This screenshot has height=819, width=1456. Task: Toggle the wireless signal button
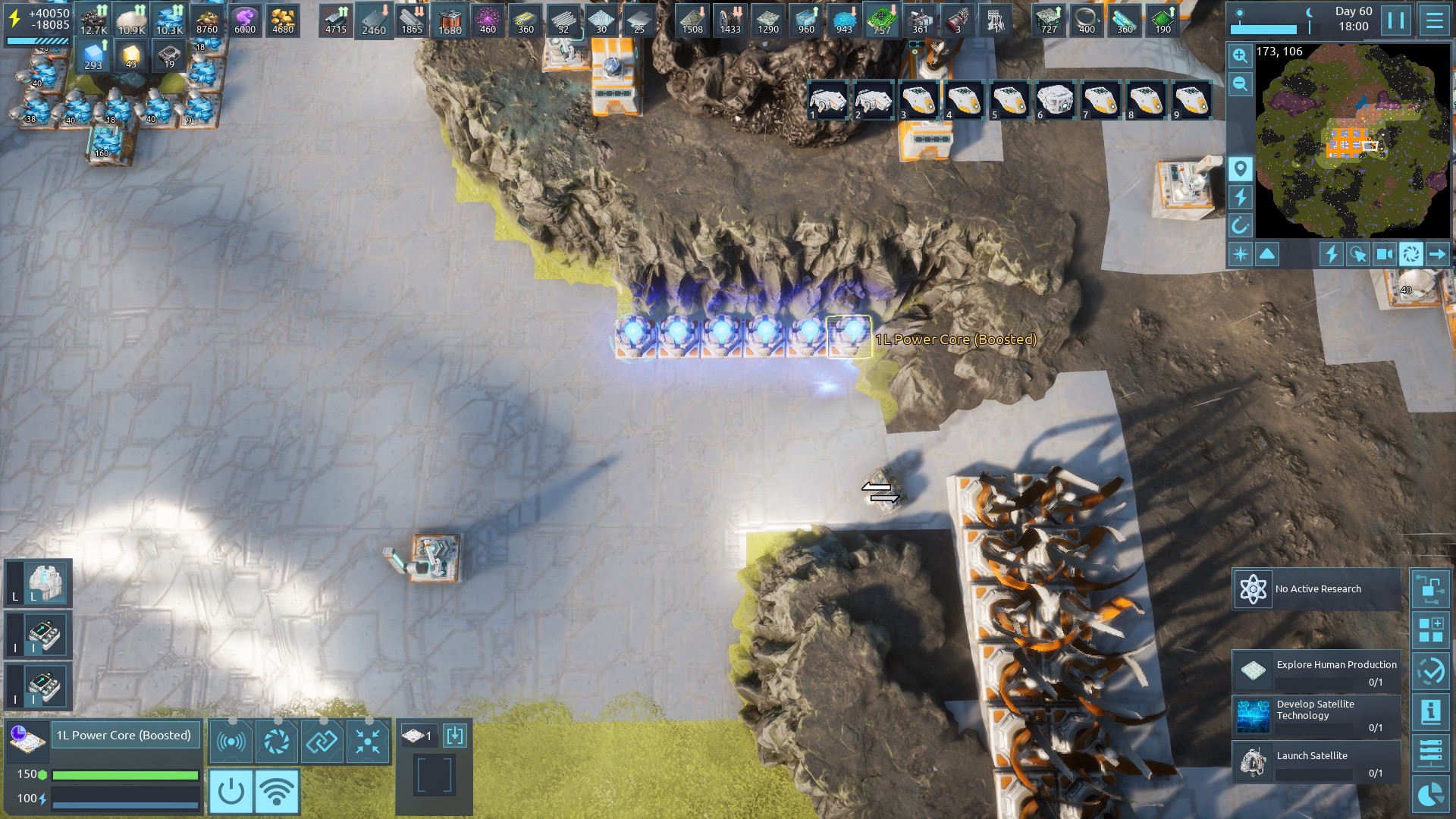[x=277, y=792]
